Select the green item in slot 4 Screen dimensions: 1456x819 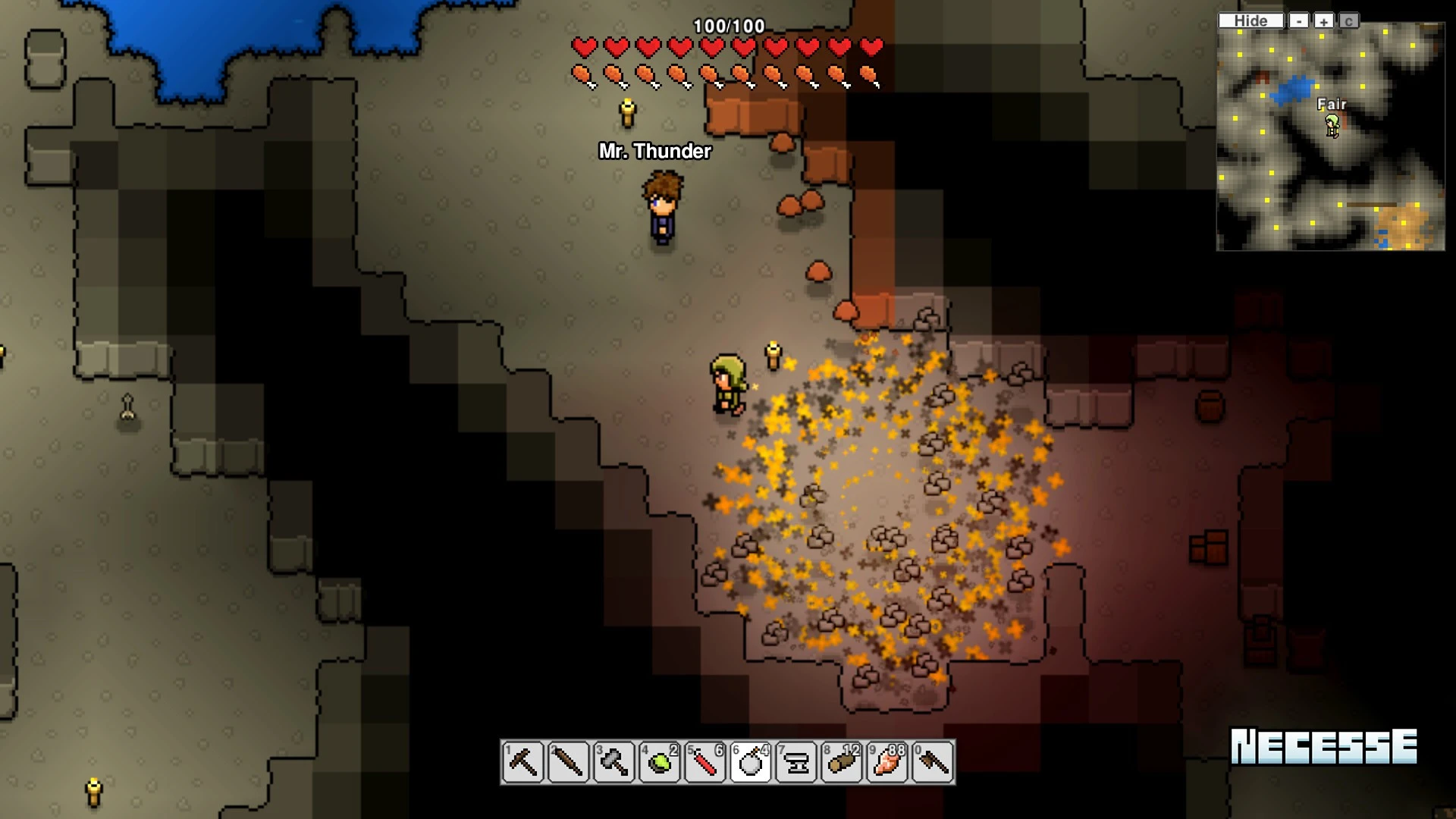659,762
